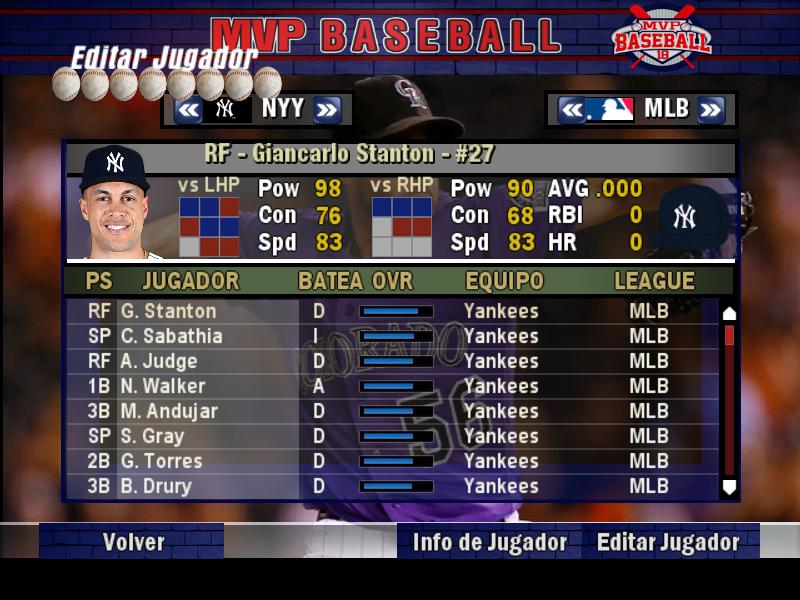Sort list by the EQUIPO column header
800x600 pixels.
click(x=505, y=281)
